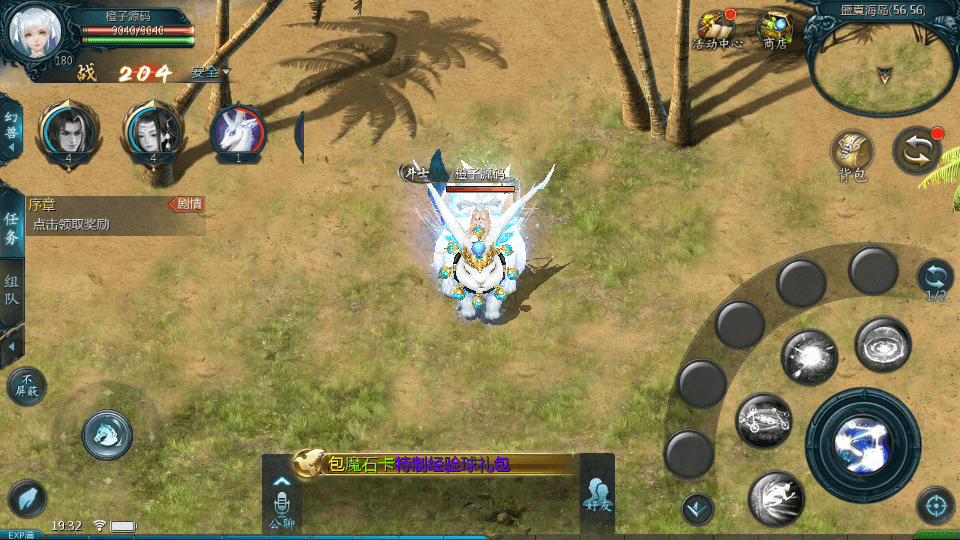
Task: Activate the horse mount button
Action: coord(107,434)
